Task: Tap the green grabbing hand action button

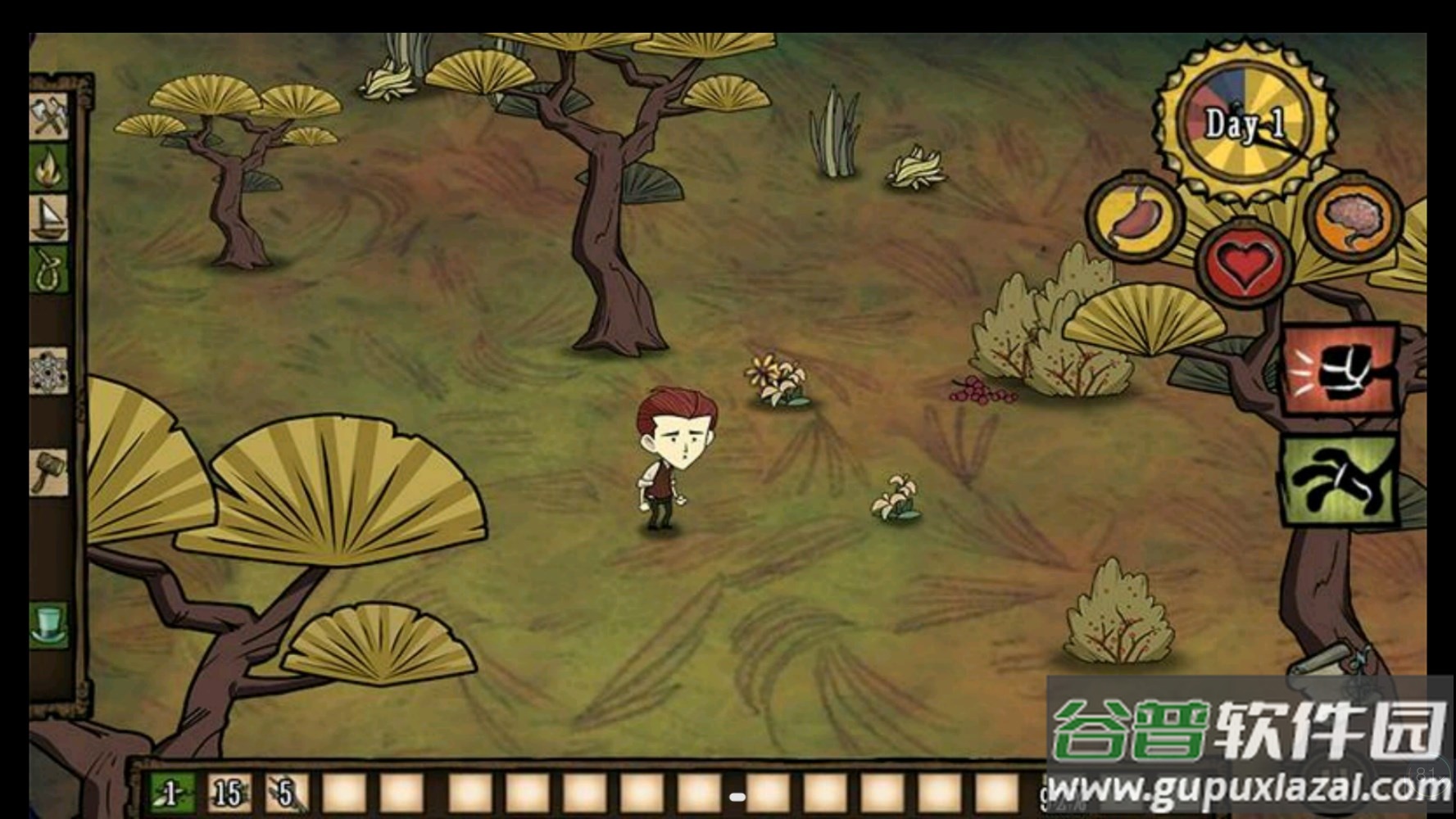Action: click(x=1339, y=483)
